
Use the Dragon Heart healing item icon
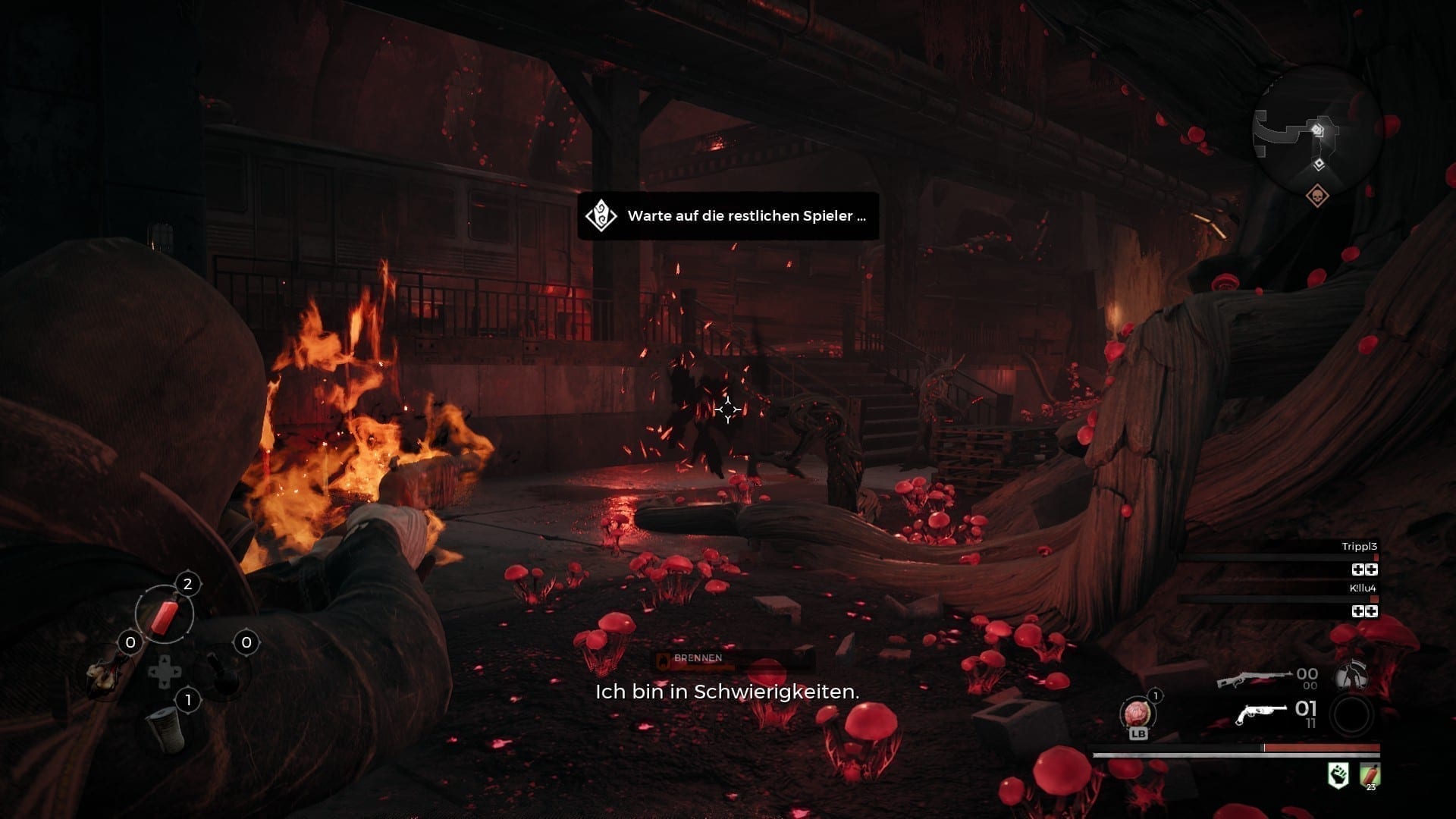pos(1137,714)
